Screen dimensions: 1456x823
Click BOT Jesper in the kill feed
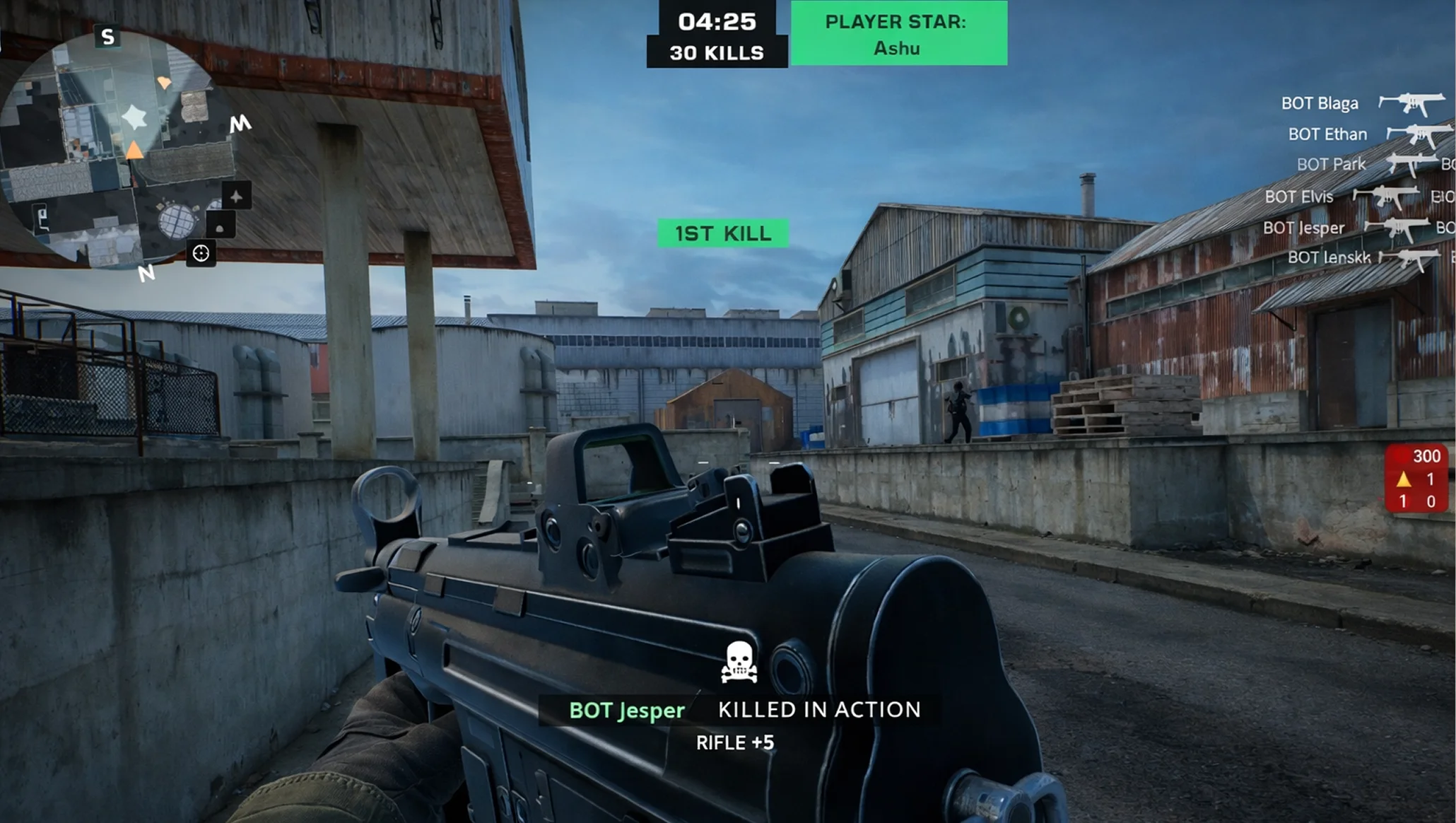[x=1303, y=228]
